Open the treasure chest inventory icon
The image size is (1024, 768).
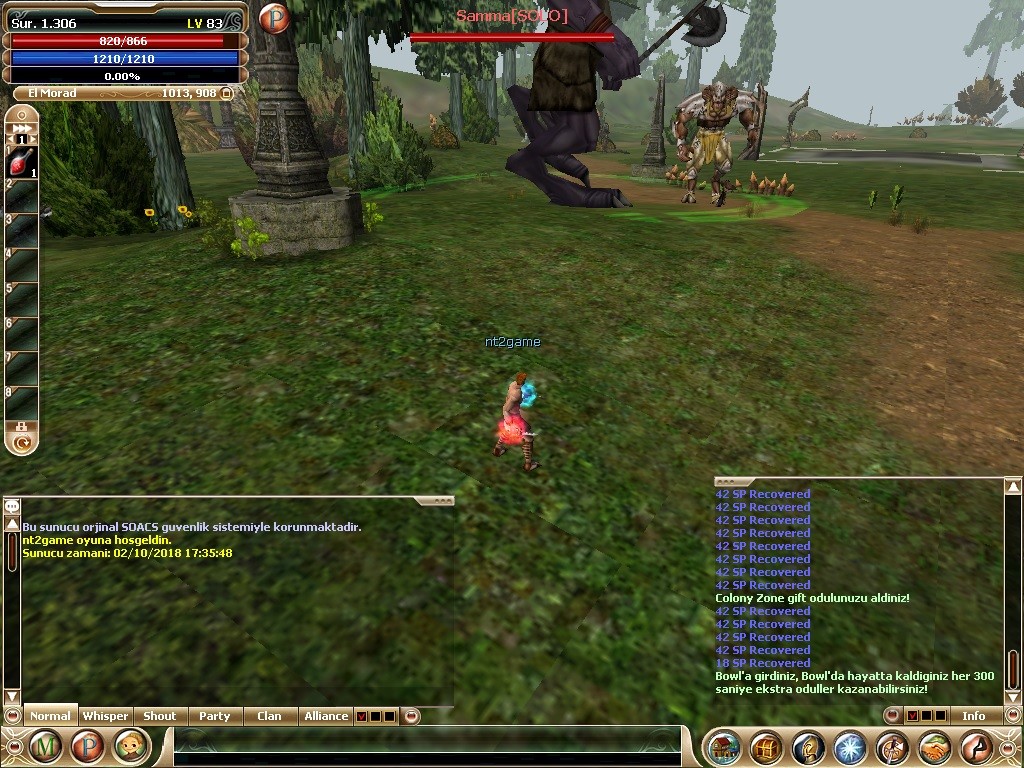click(x=767, y=747)
